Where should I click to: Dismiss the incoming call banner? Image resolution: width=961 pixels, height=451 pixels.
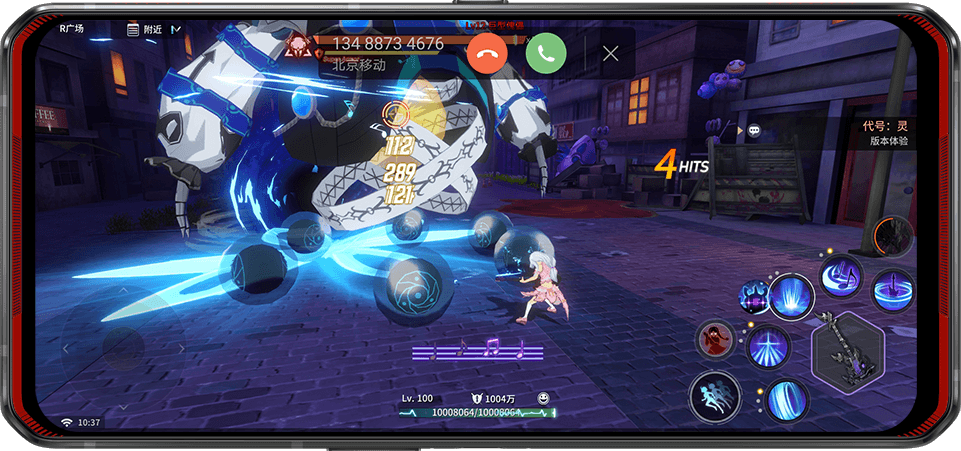tap(610, 53)
